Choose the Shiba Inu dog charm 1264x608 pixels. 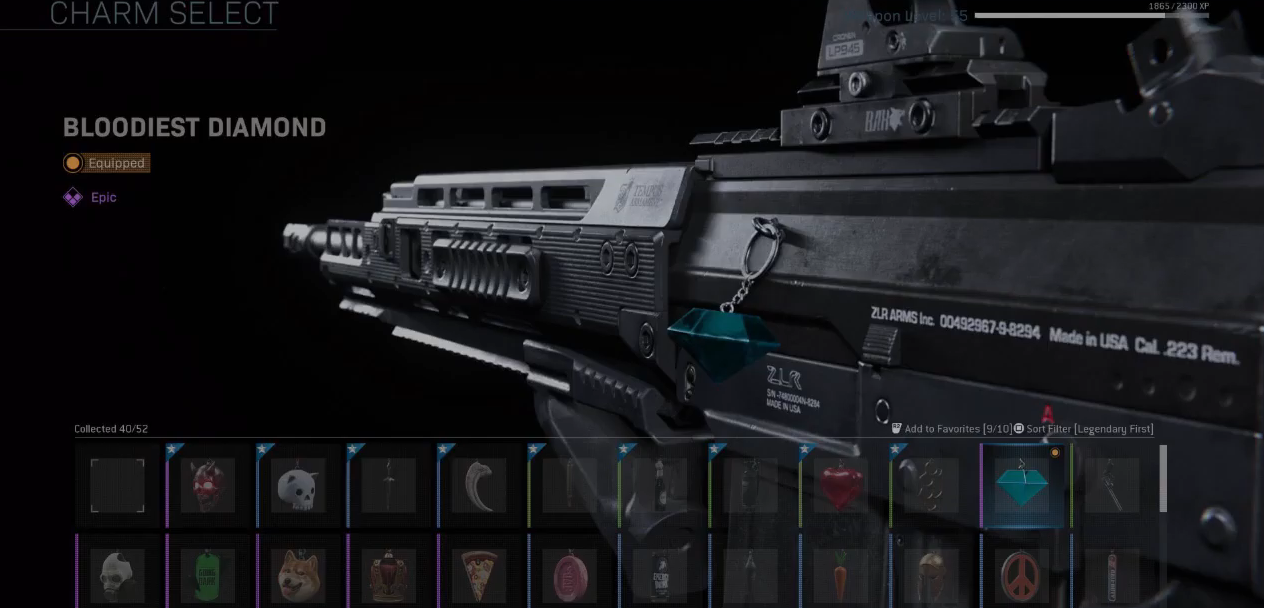(298, 575)
